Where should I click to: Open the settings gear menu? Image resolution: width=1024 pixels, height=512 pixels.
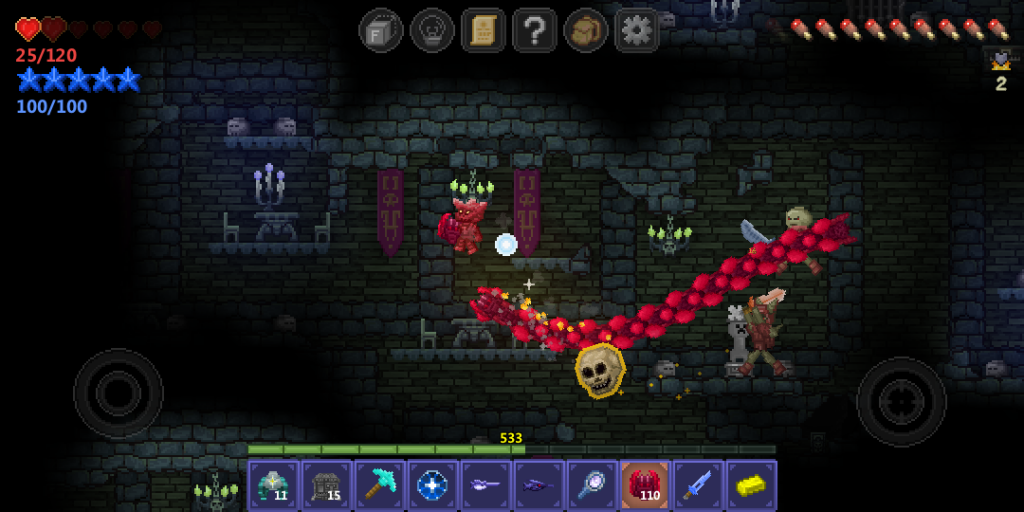[636, 30]
